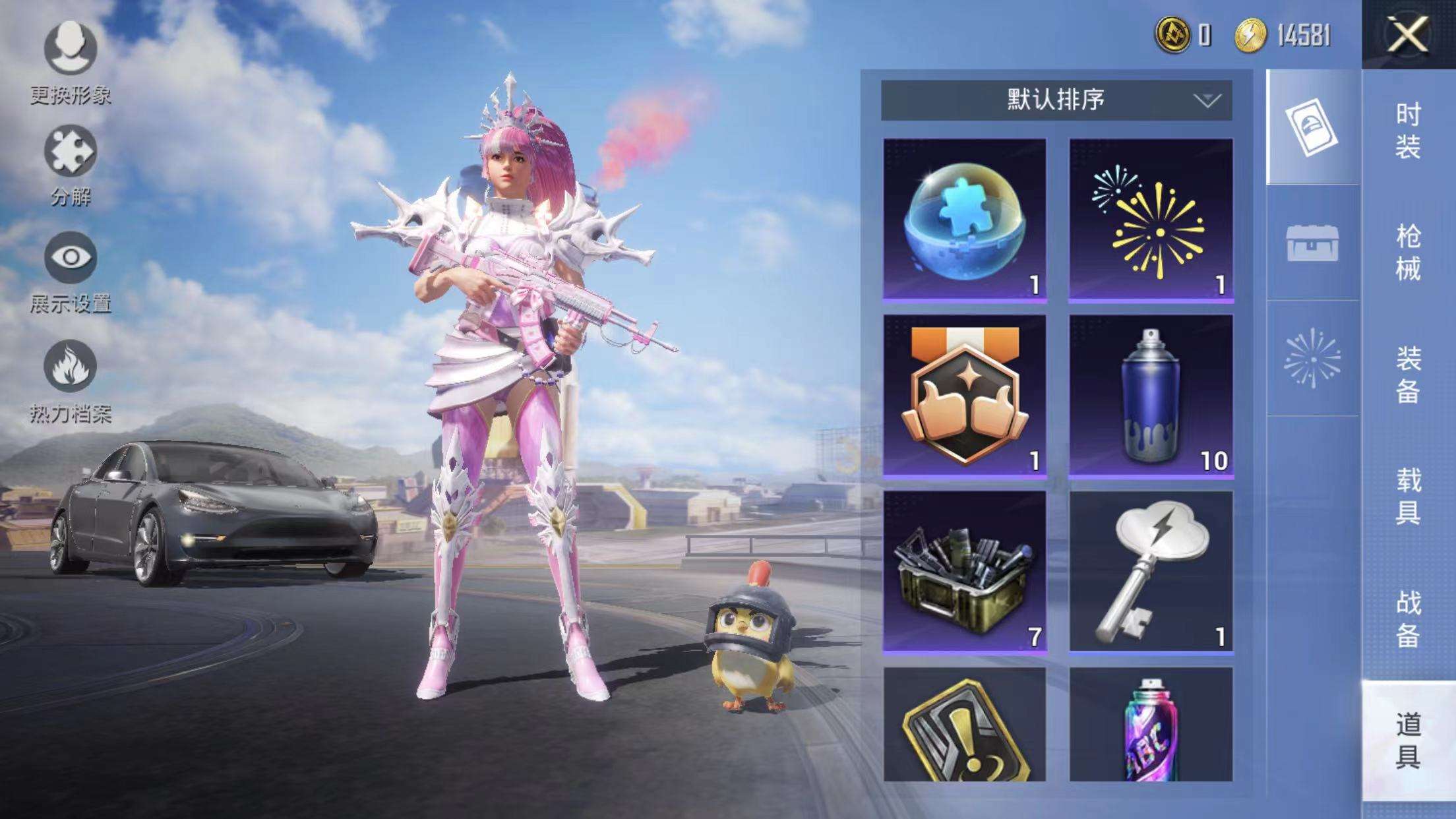The image size is (1456, 819).
Task: Switch to the 战备 tab
Action: [1408, 619]
